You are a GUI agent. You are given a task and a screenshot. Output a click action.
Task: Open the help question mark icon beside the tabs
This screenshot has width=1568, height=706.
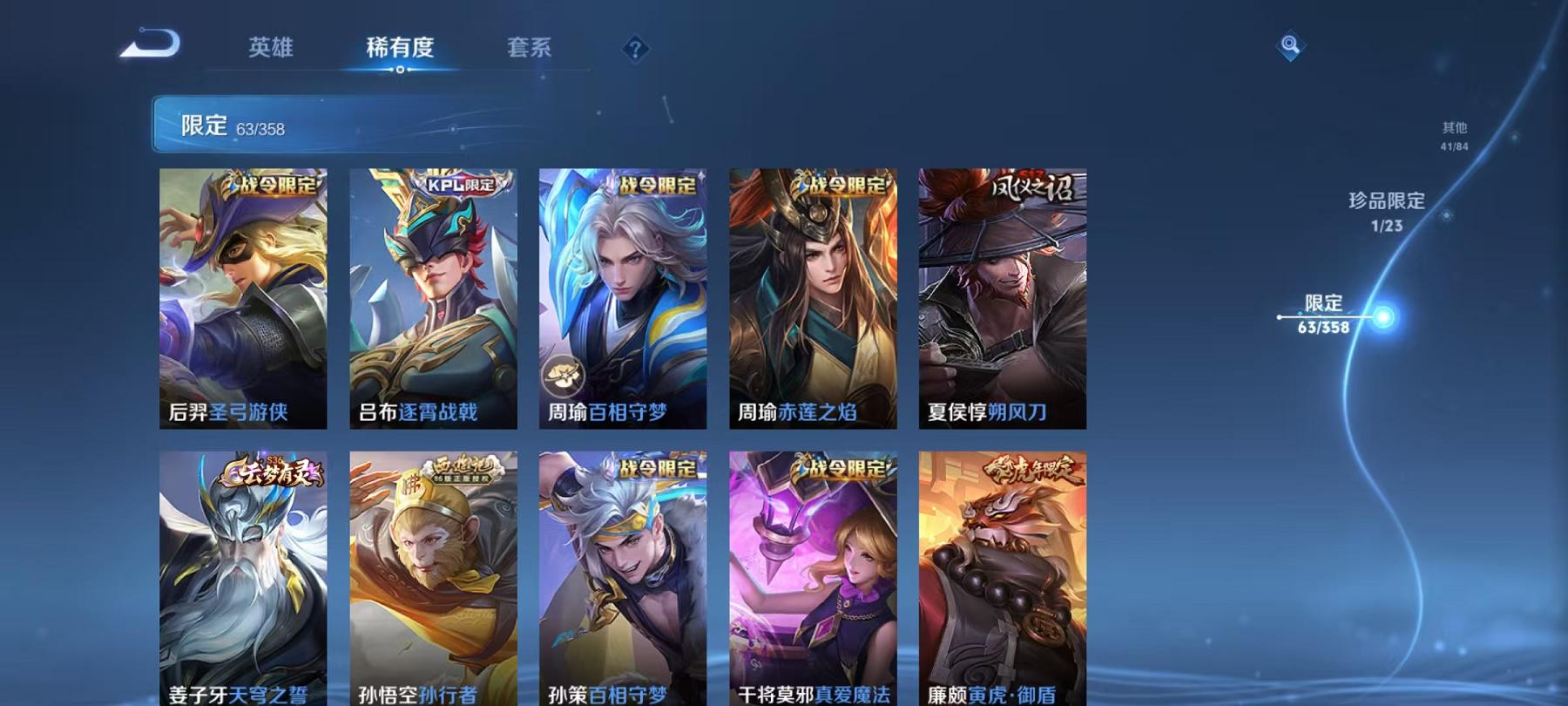(635, 48)
